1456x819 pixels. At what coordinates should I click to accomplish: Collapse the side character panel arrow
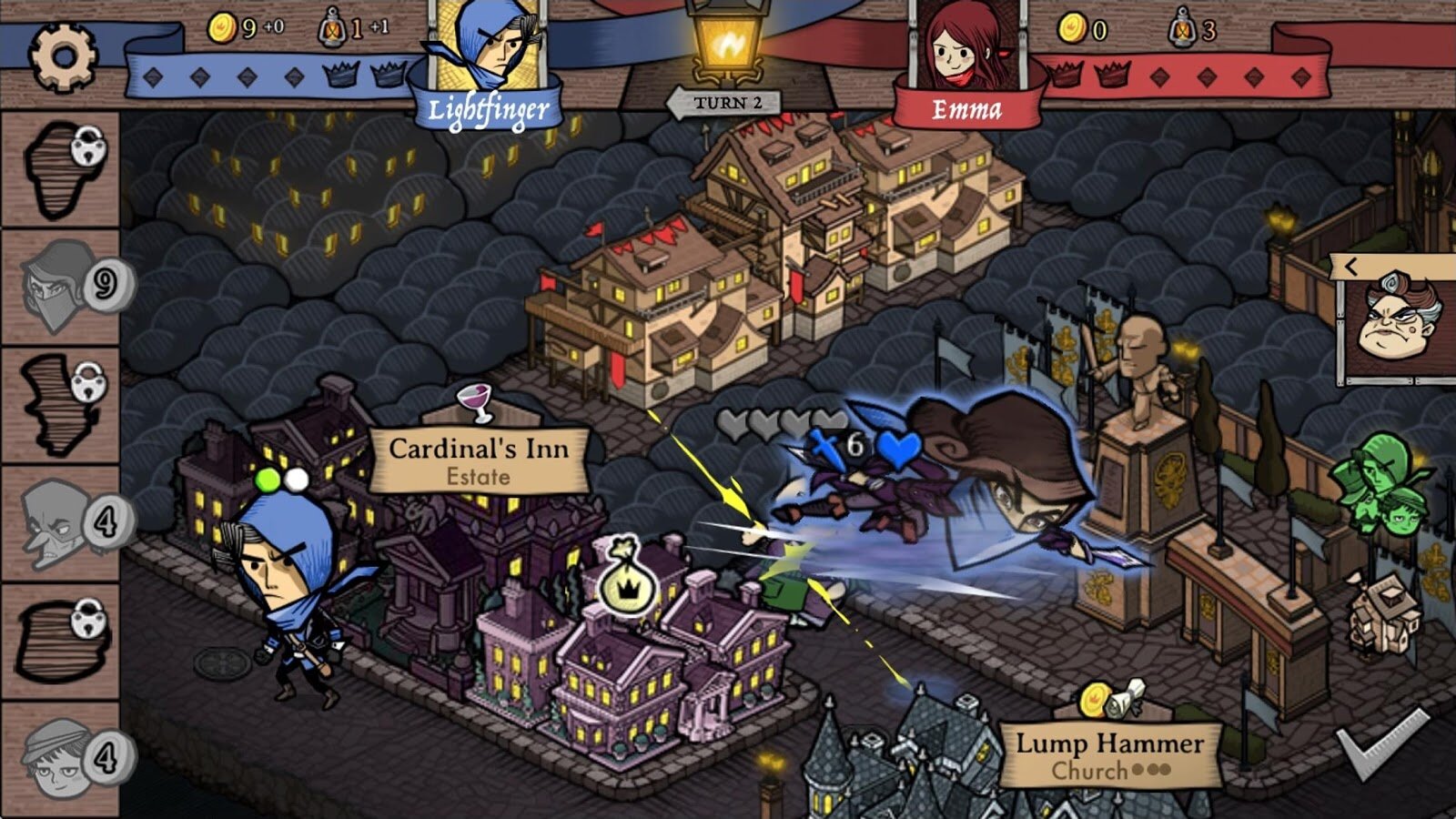point(1352,267)
